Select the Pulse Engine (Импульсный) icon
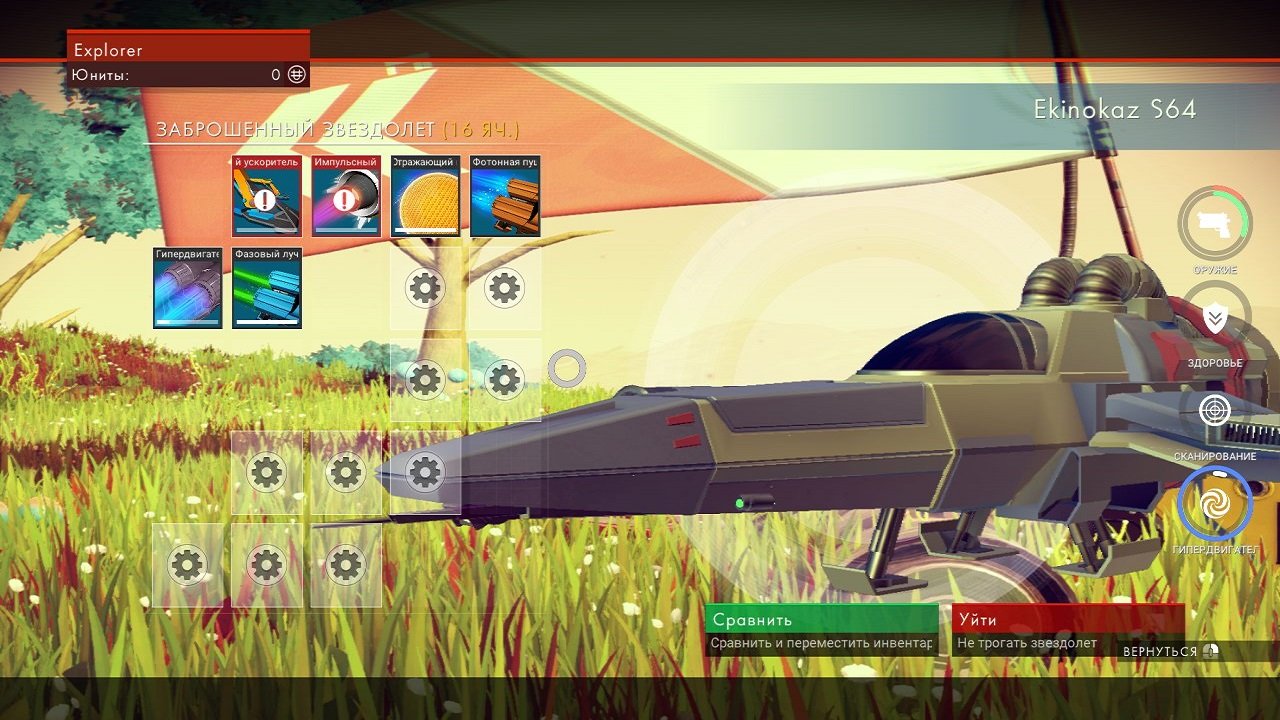Viewport: 1280px width, 720px height. [345, 197]
